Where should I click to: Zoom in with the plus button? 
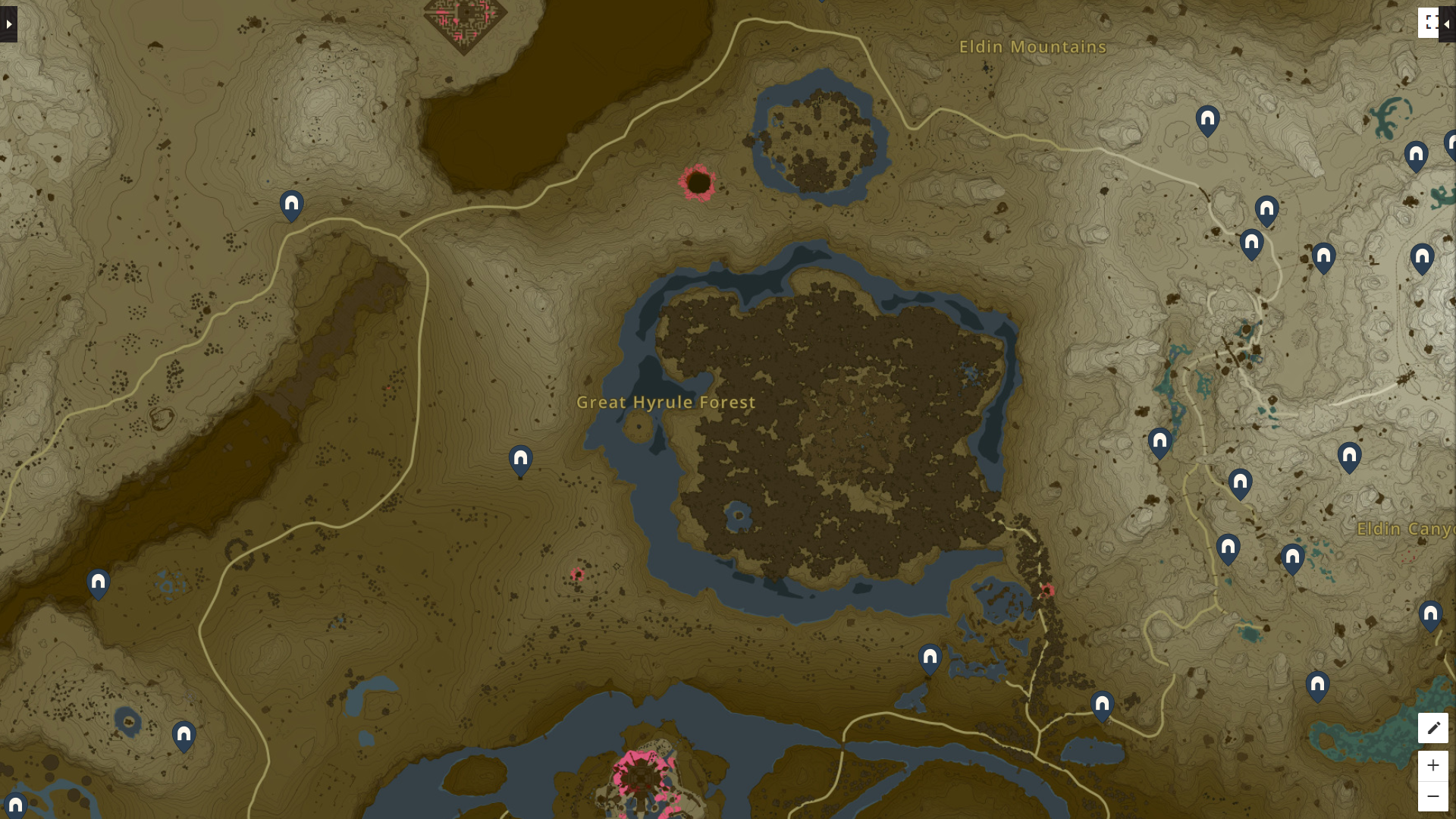[1433, 765]
